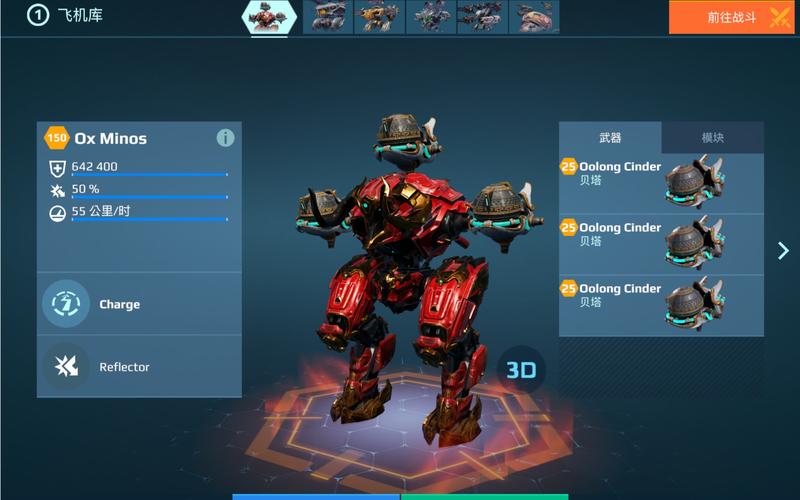Viewport: 800px width, 500px height.
Task: Choose the pink-tan robot thumbnail
Action: [x=534, y=17]
